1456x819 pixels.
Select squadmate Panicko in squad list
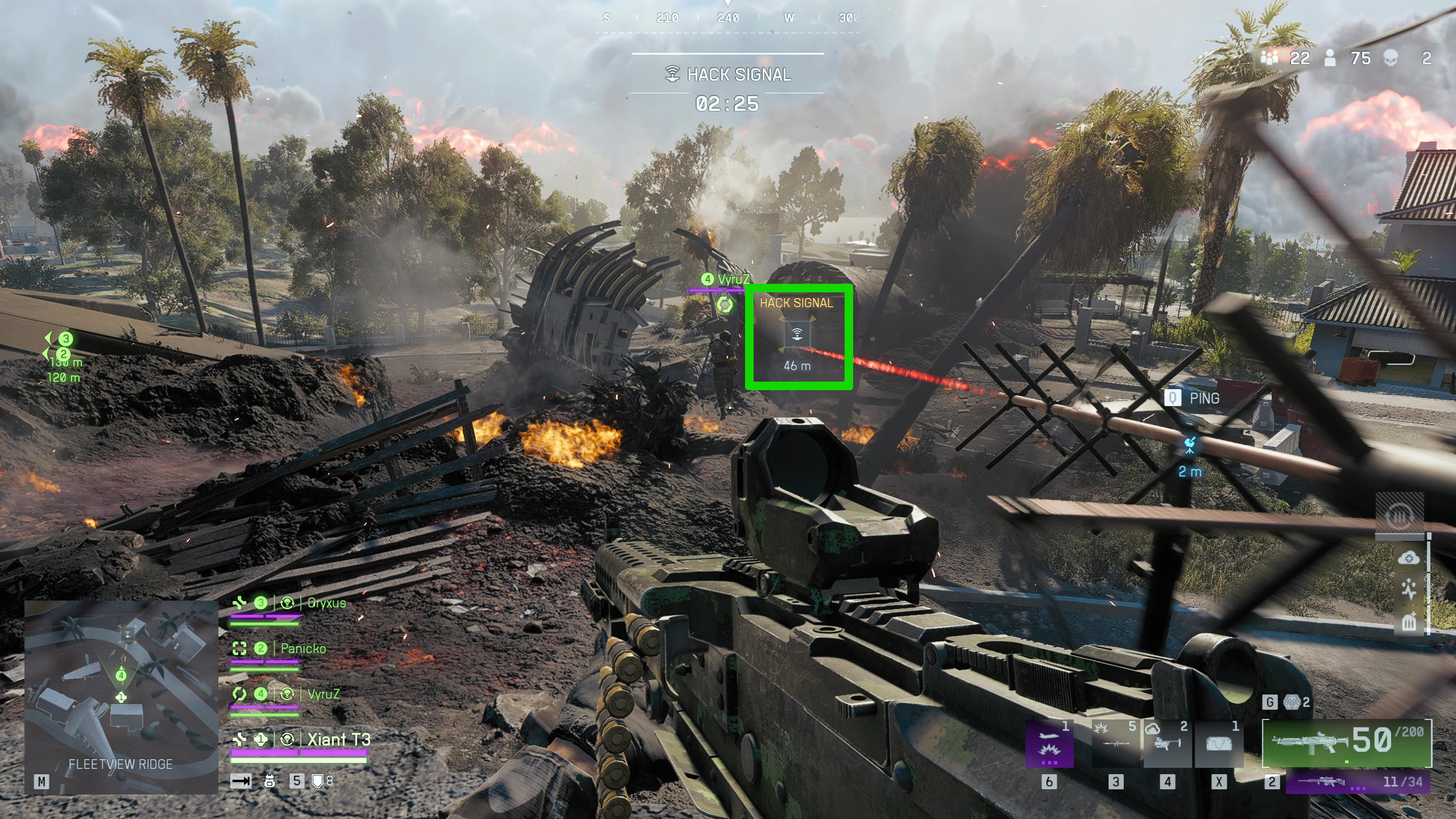click(x=303, y=648)
